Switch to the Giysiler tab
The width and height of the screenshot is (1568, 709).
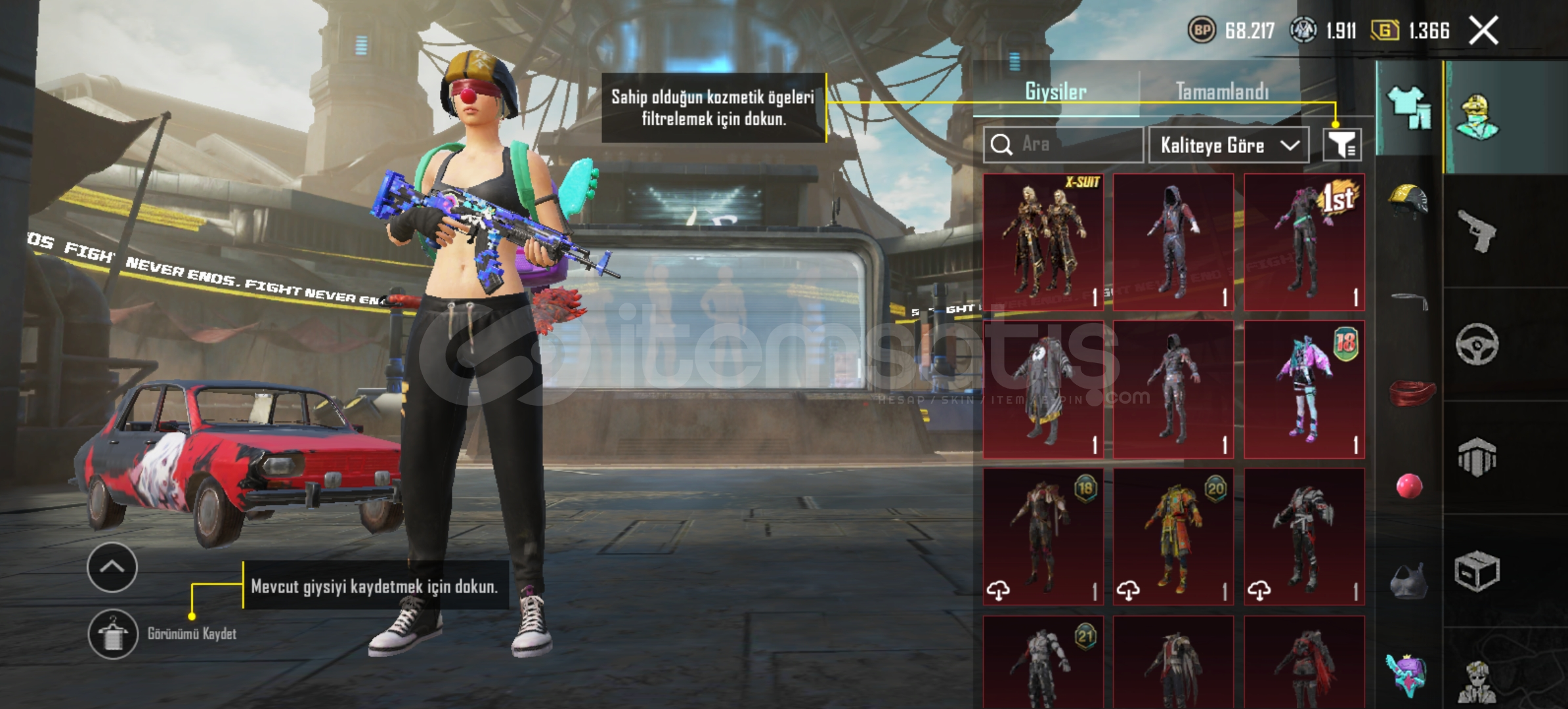point(1055,92)
